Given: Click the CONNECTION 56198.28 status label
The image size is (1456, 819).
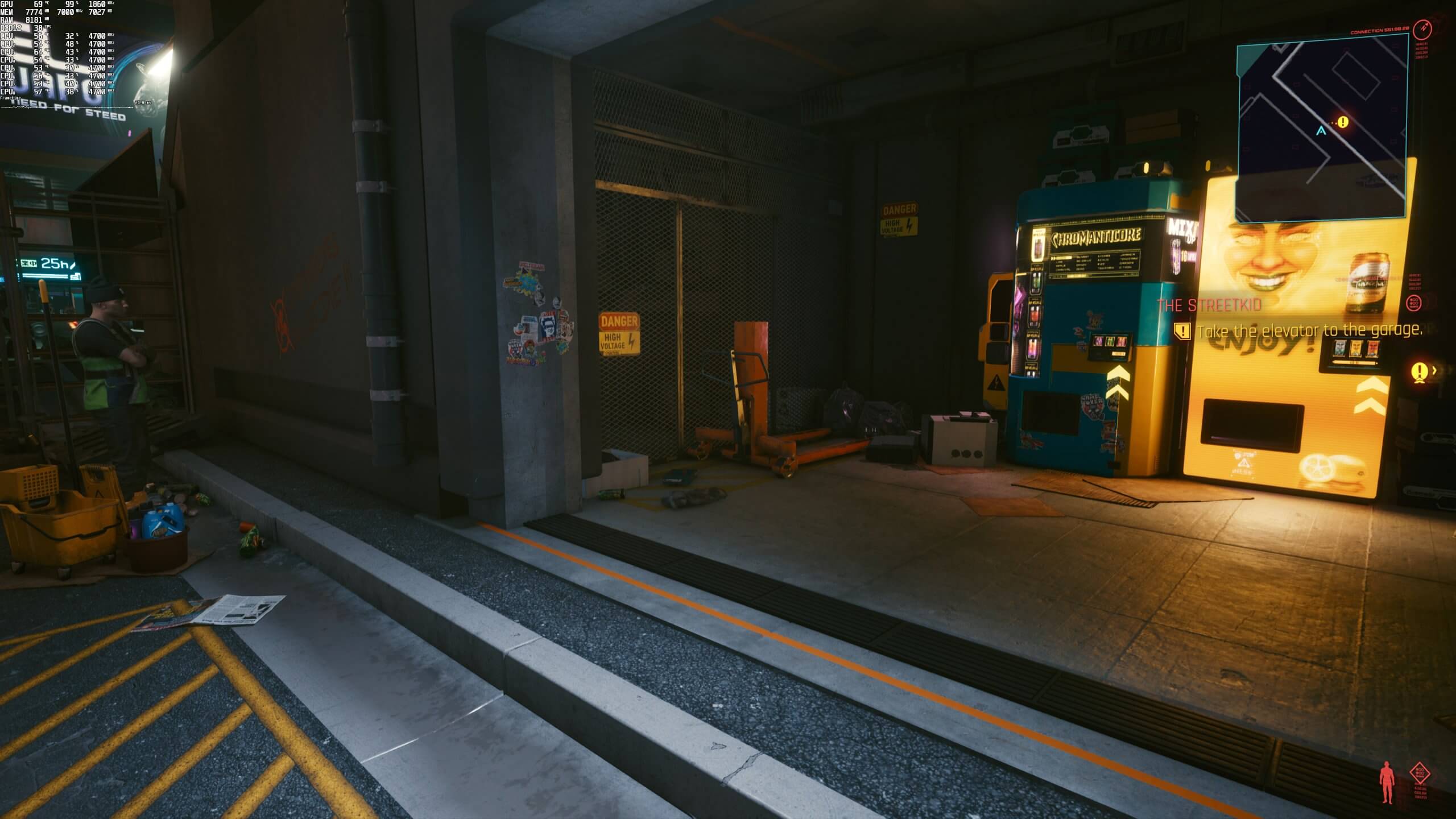Looking at the screenshot, I should 1379,32.
